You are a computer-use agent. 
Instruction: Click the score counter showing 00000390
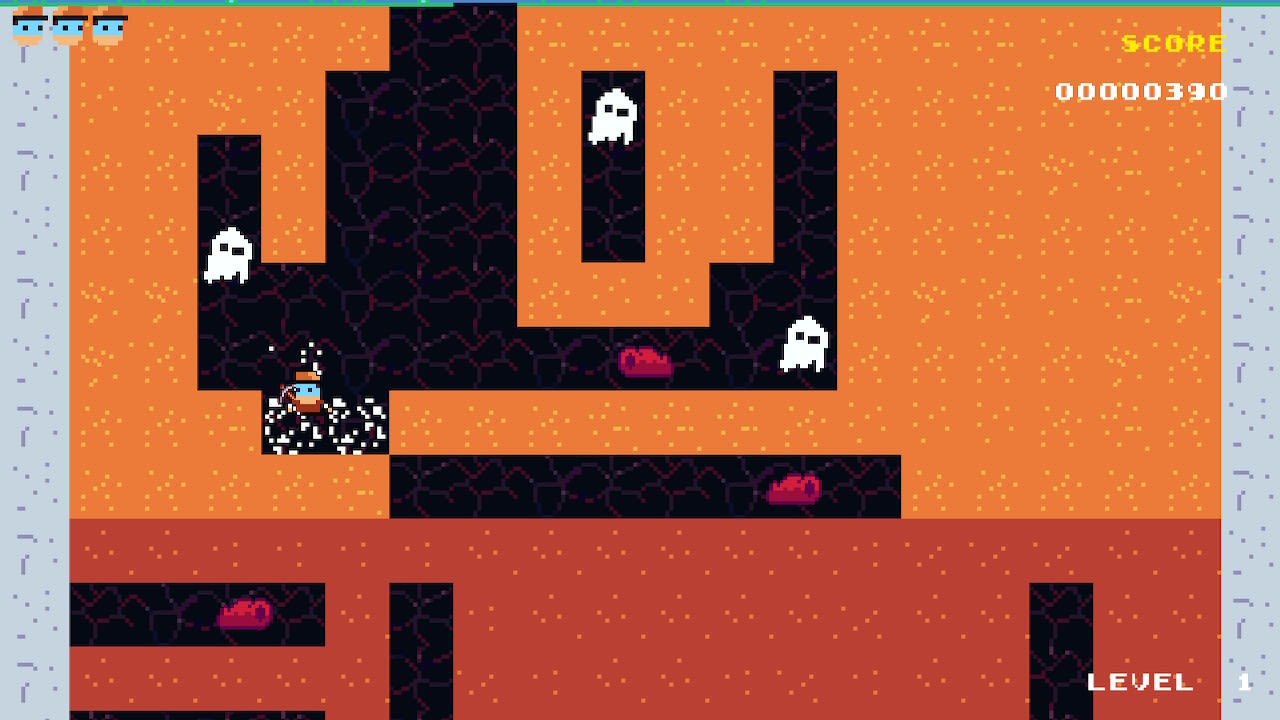pos(1142,91)
